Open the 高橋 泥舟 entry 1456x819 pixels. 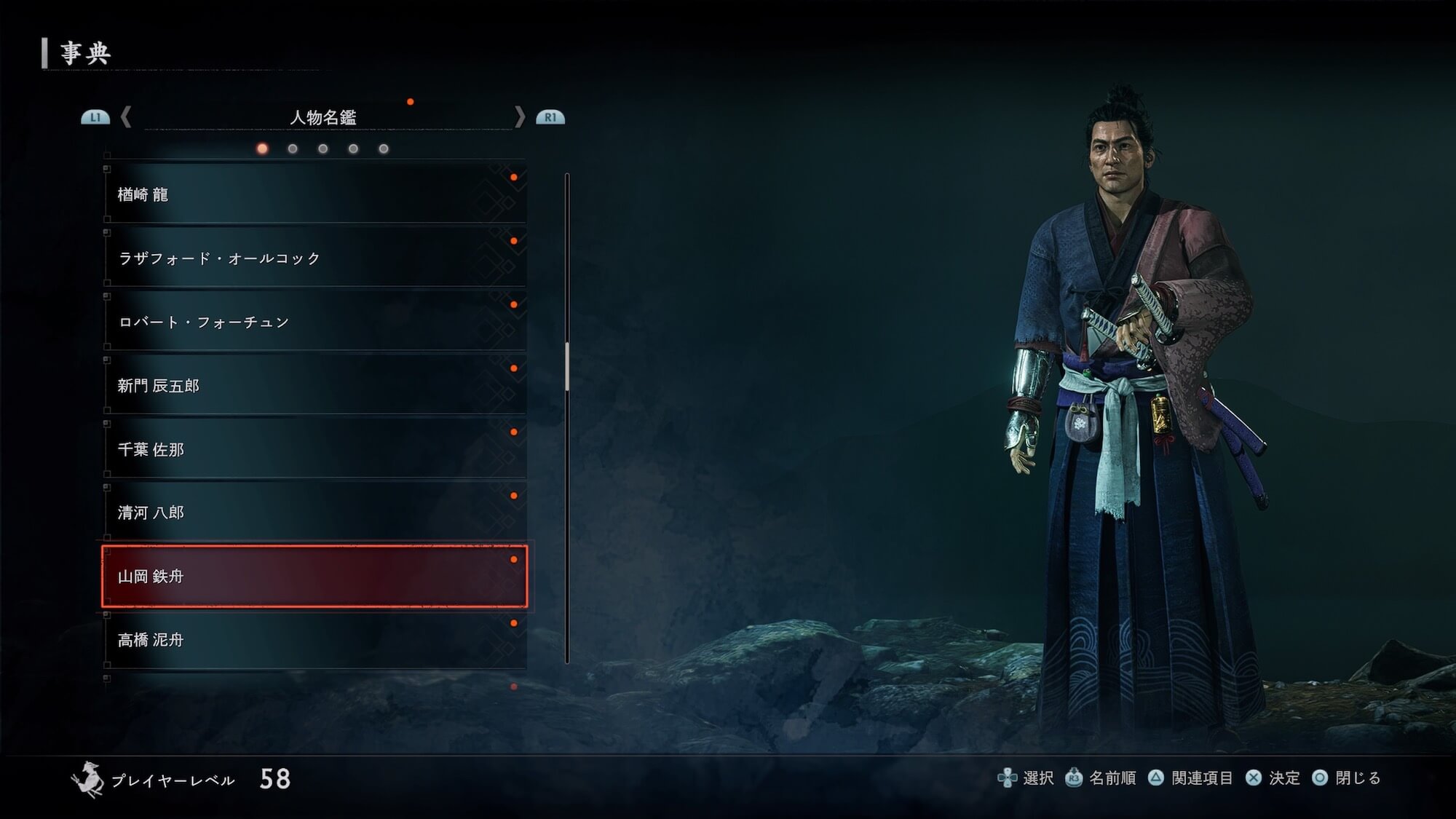(314, 640)
